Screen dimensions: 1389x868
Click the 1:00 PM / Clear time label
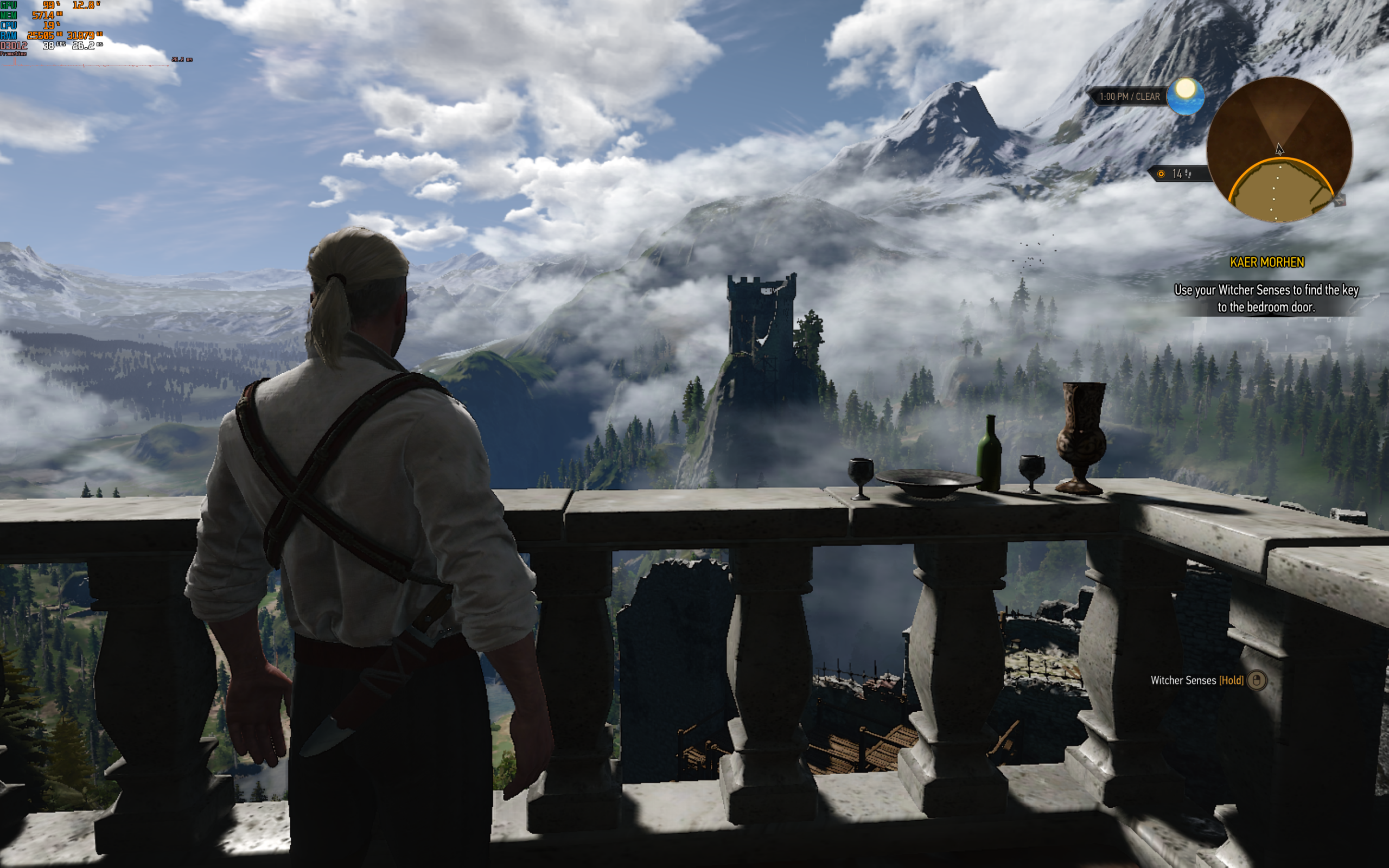1129,97
